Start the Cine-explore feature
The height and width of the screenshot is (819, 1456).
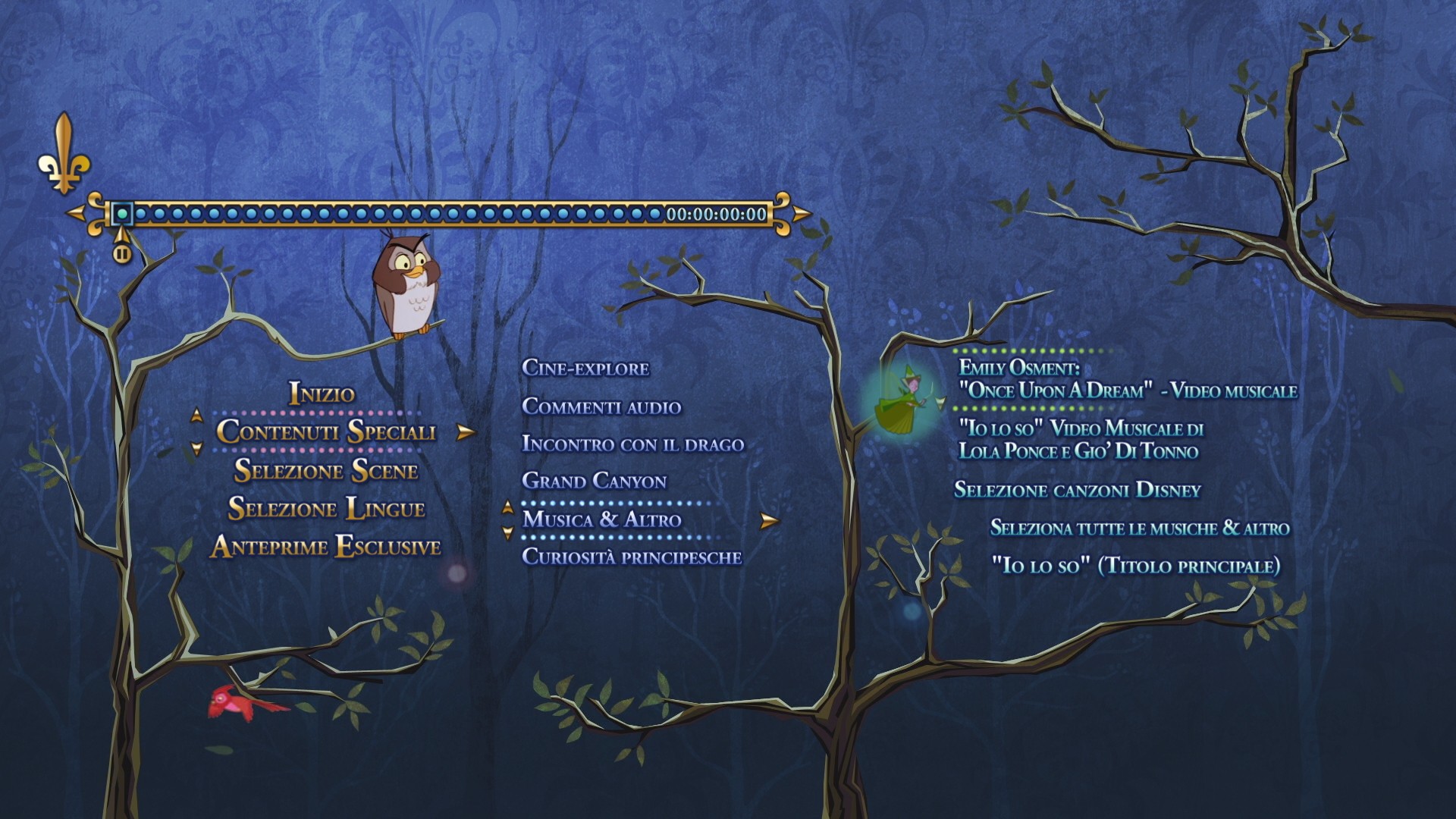[585, 369]
